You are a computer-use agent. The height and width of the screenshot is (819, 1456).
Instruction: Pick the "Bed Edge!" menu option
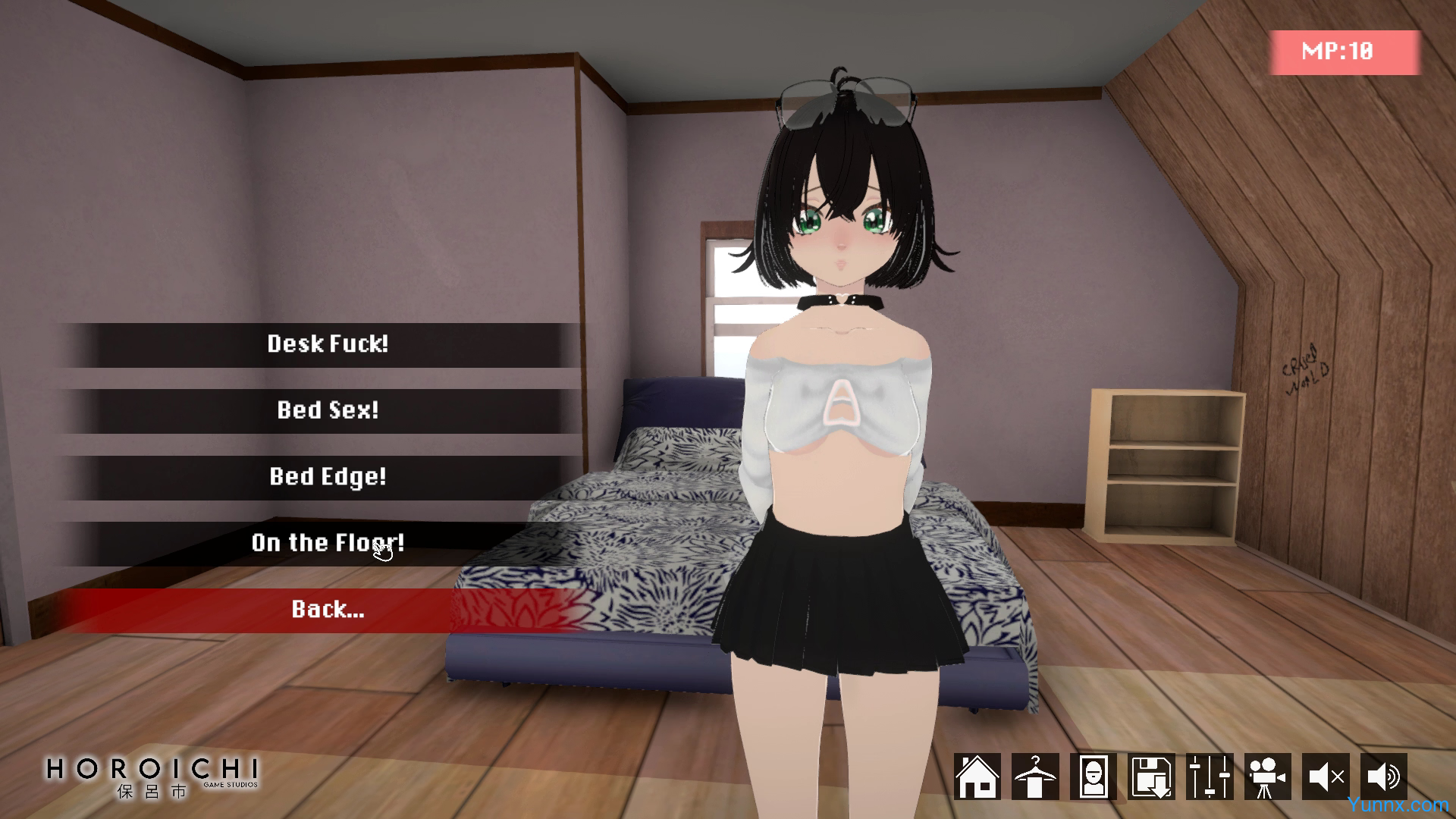tap(327, 477)
